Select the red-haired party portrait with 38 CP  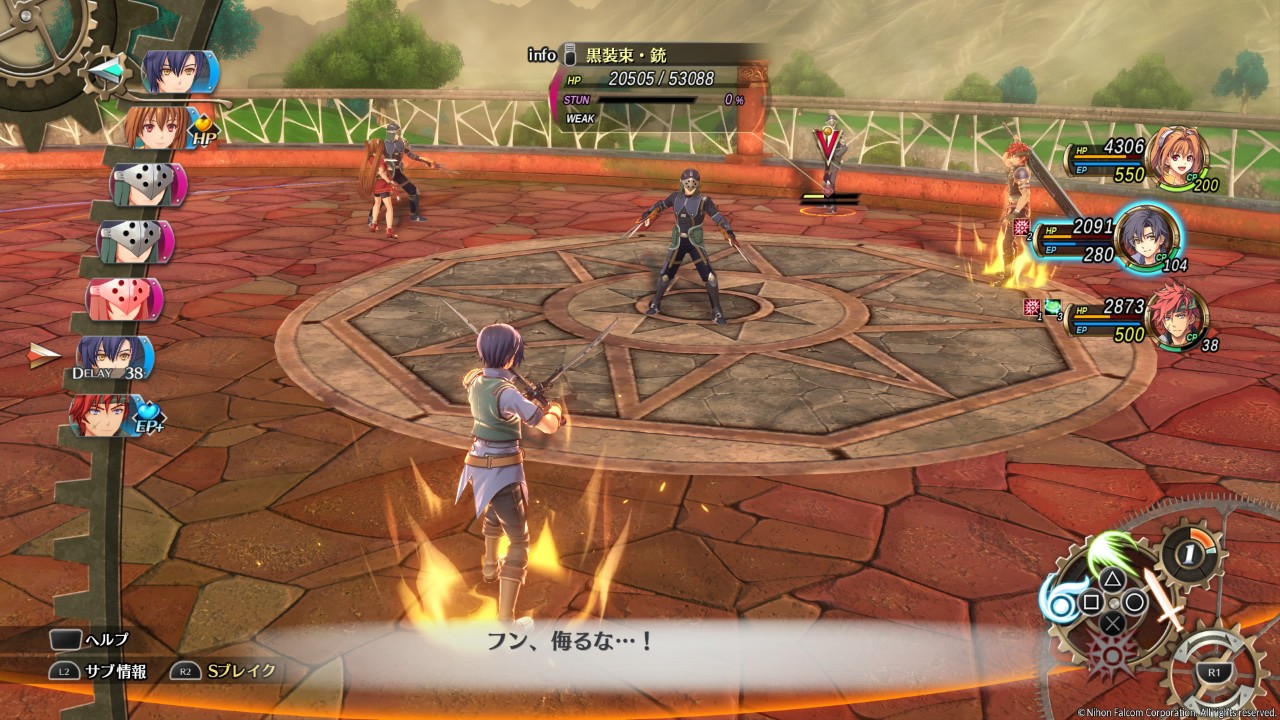[x=1175, y=317]
